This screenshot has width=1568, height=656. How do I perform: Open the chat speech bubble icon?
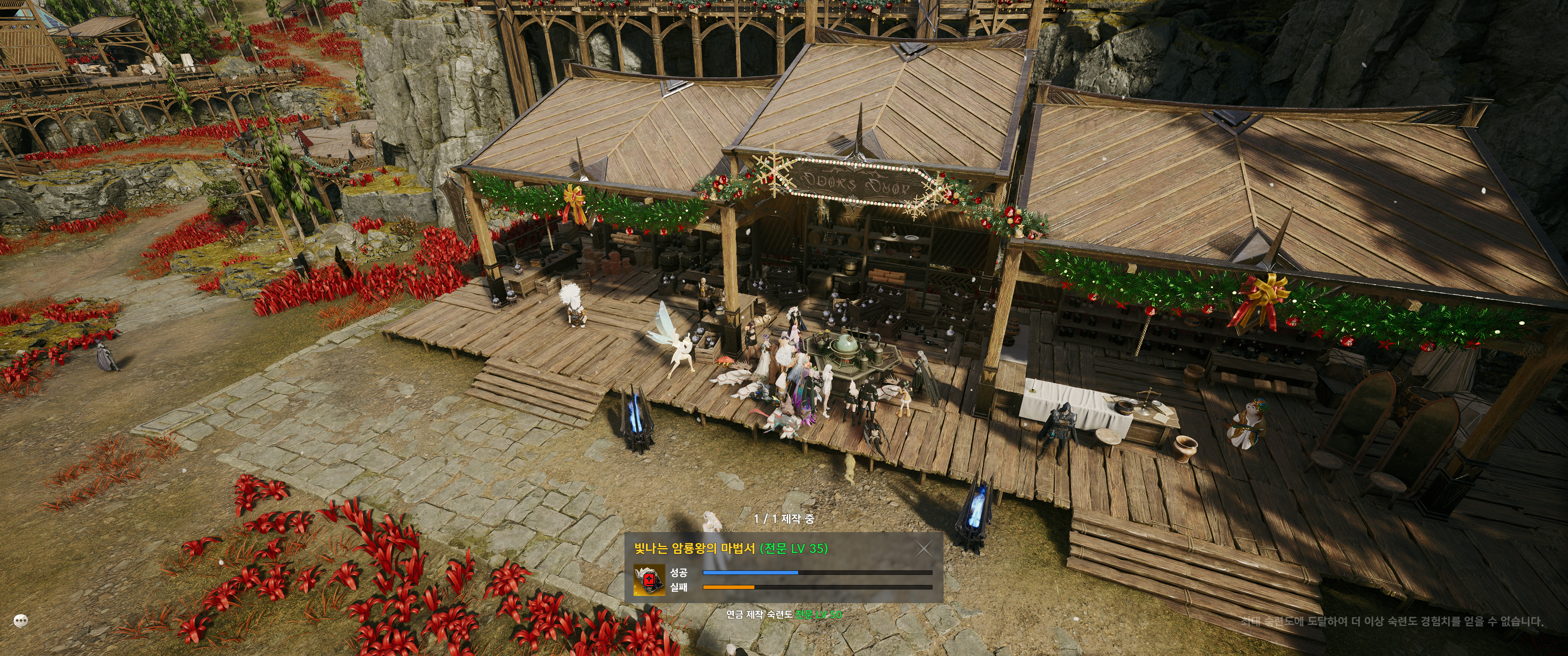click(21, 621)
